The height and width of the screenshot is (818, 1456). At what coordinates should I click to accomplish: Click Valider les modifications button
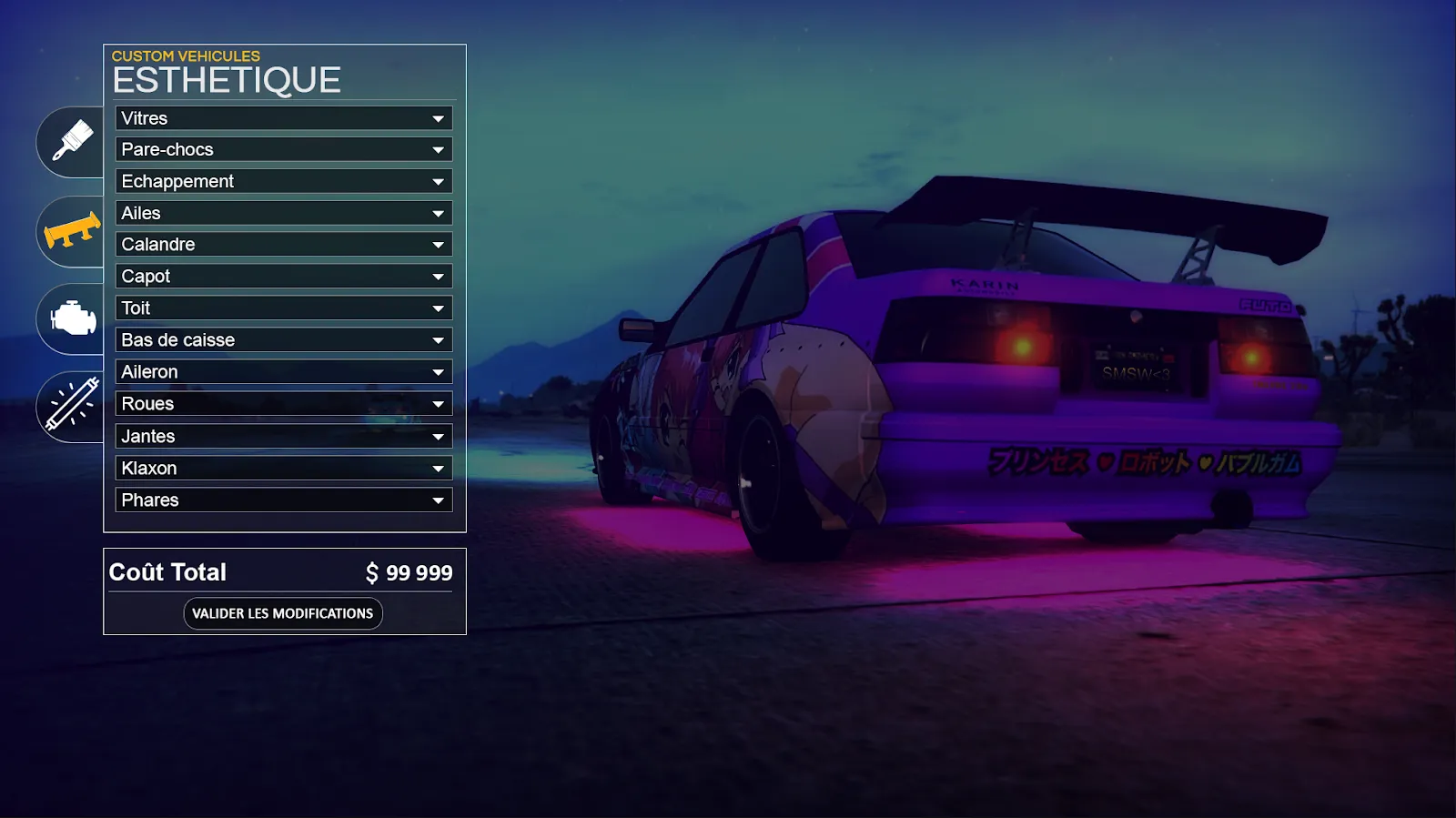283,613
